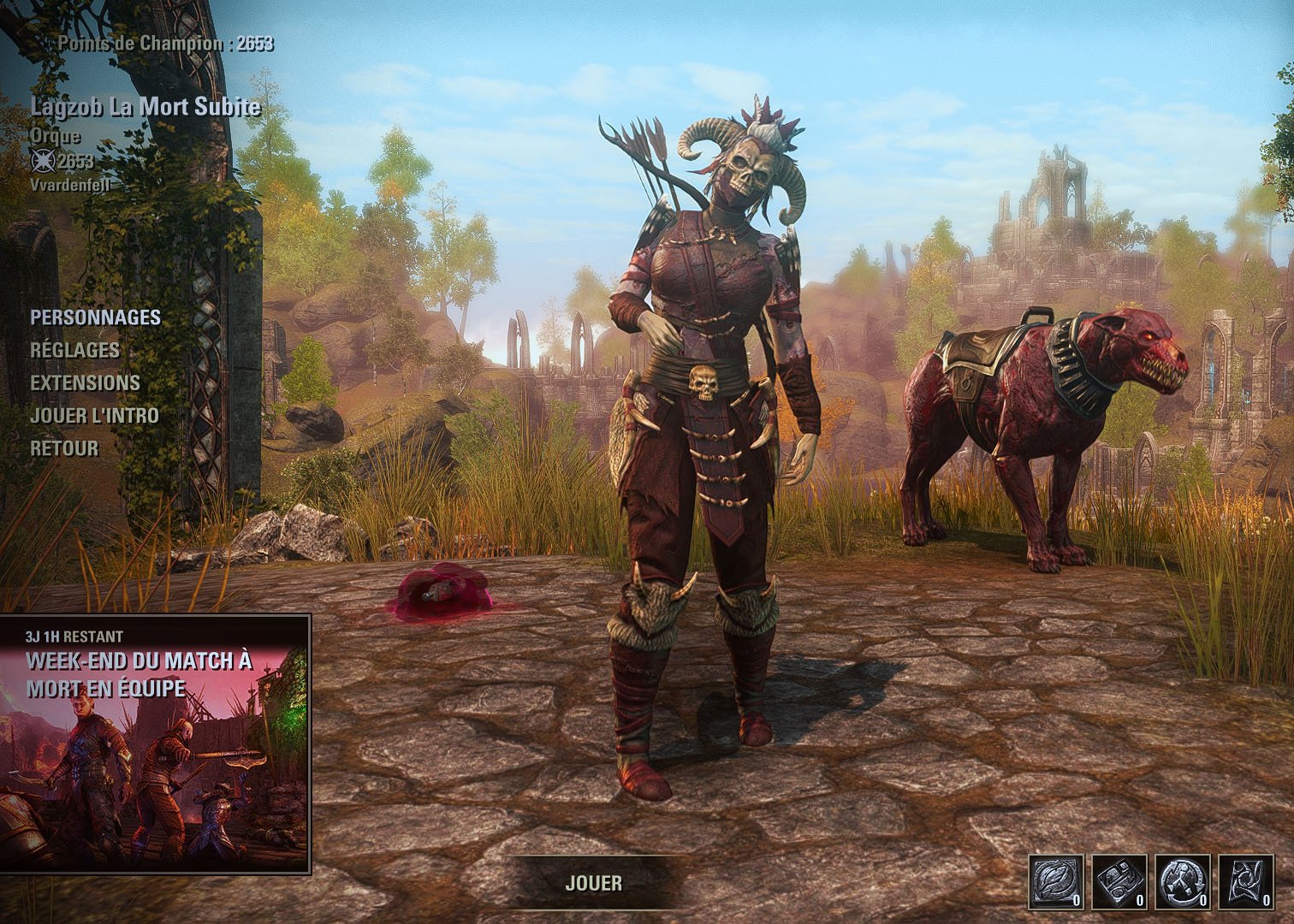The image size is (1294, 924).
Task: Select the square face-tile appearance token icon
Action: click(x=1117, y=881)
